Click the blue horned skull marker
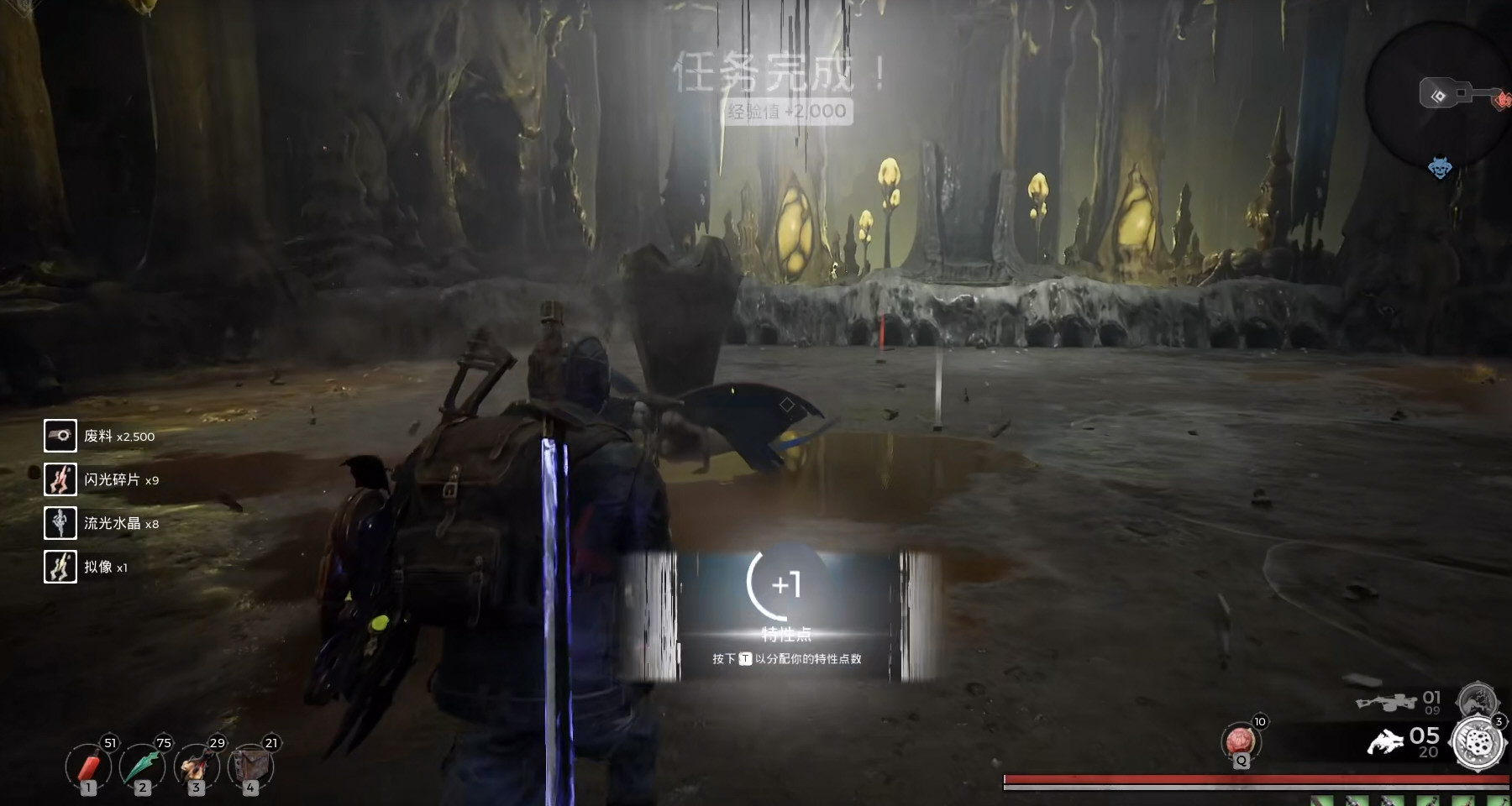The width and height of the screenshot is (1512, 806). coord(1440,168)
